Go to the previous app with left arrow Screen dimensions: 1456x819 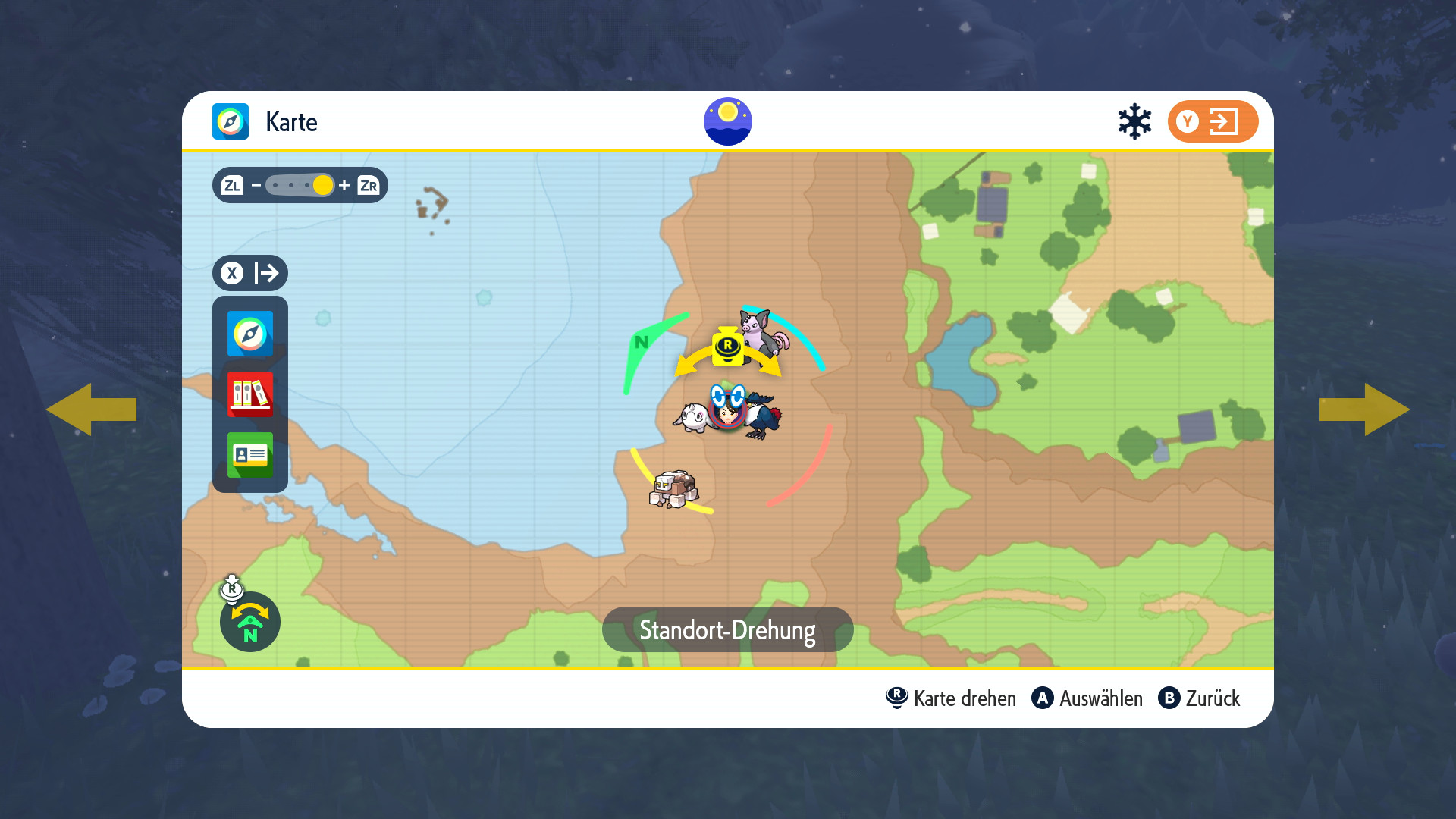tap(91, 409)
